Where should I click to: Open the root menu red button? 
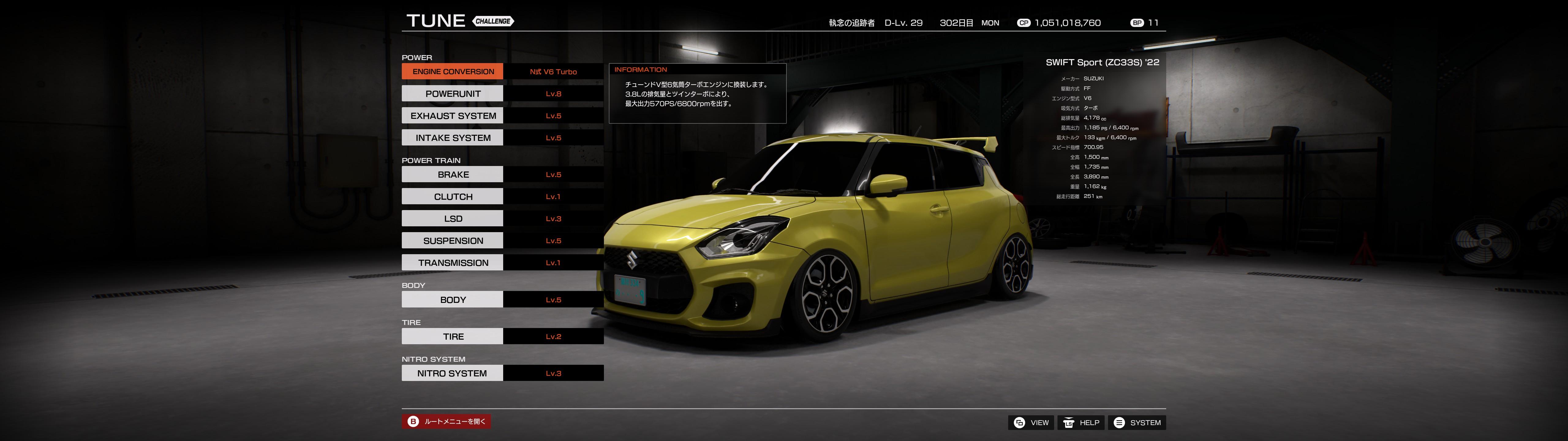pos(446,421)
